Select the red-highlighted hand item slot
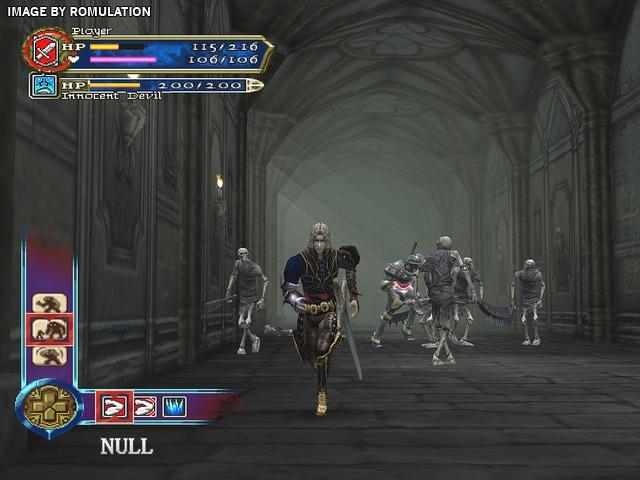Image resolution: width=640 pixels, height=480 pixels. tap(113, 406)
